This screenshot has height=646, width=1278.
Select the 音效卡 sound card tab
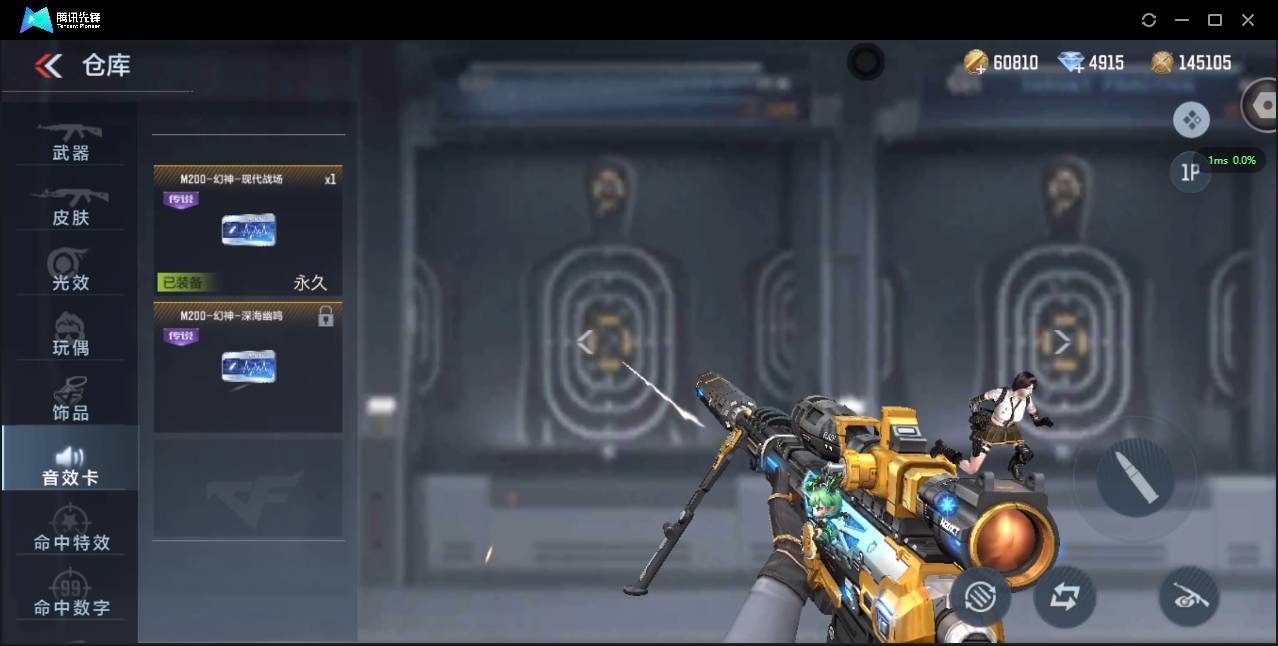point(70,466)
